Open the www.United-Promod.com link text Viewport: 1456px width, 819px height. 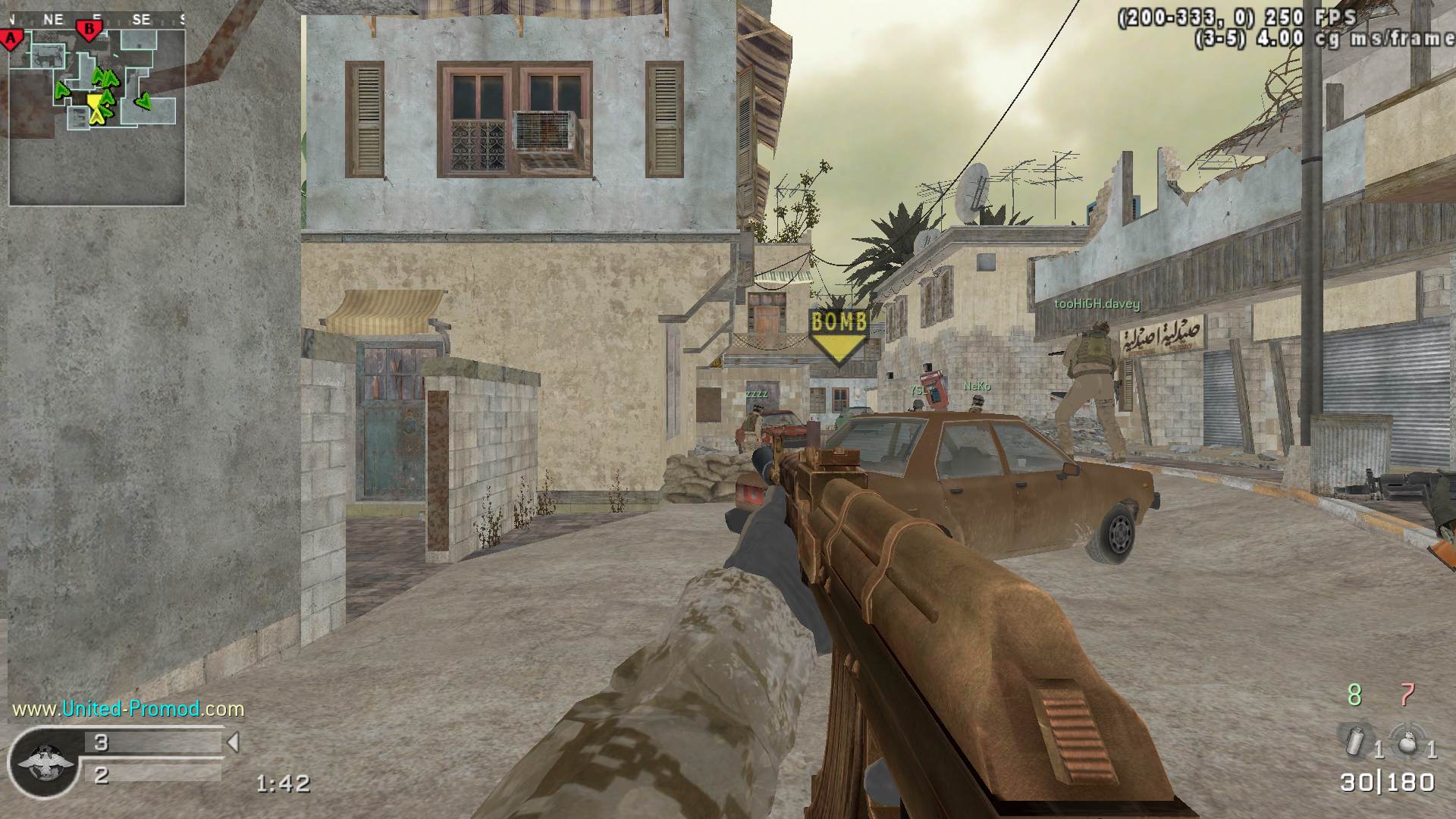[x=128, y=709]
